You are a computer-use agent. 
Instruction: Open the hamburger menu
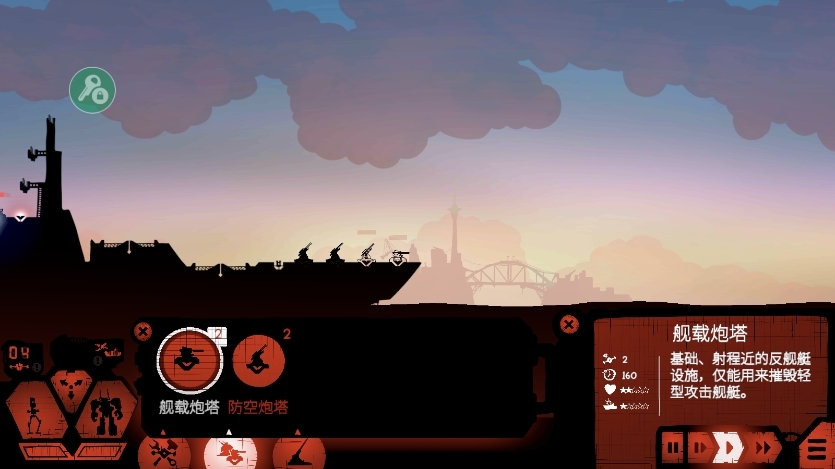[817, 447]
